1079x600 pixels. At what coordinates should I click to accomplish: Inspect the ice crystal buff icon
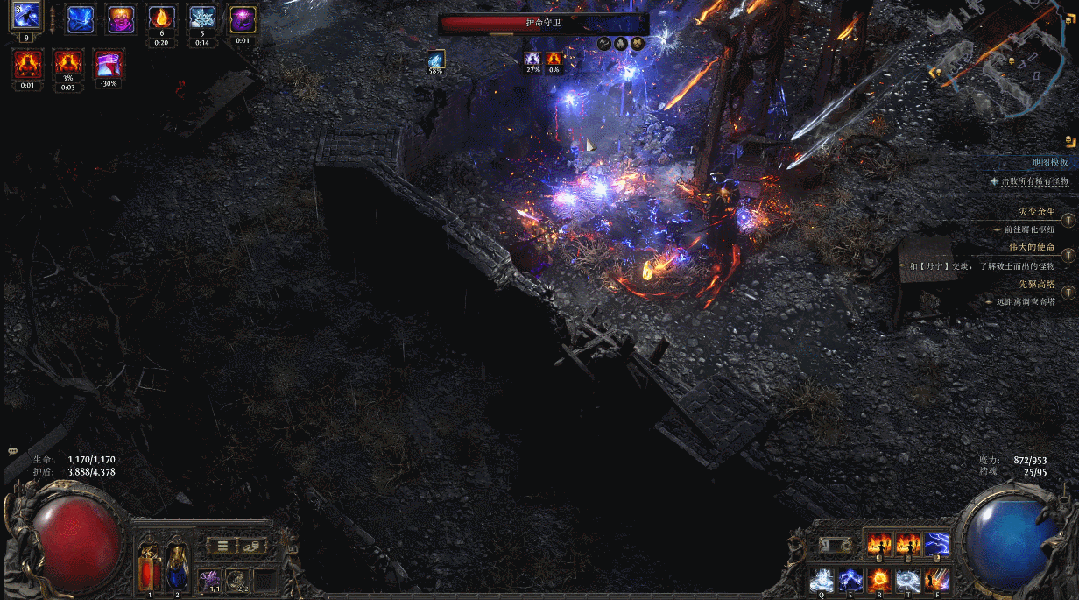(202, 18)
